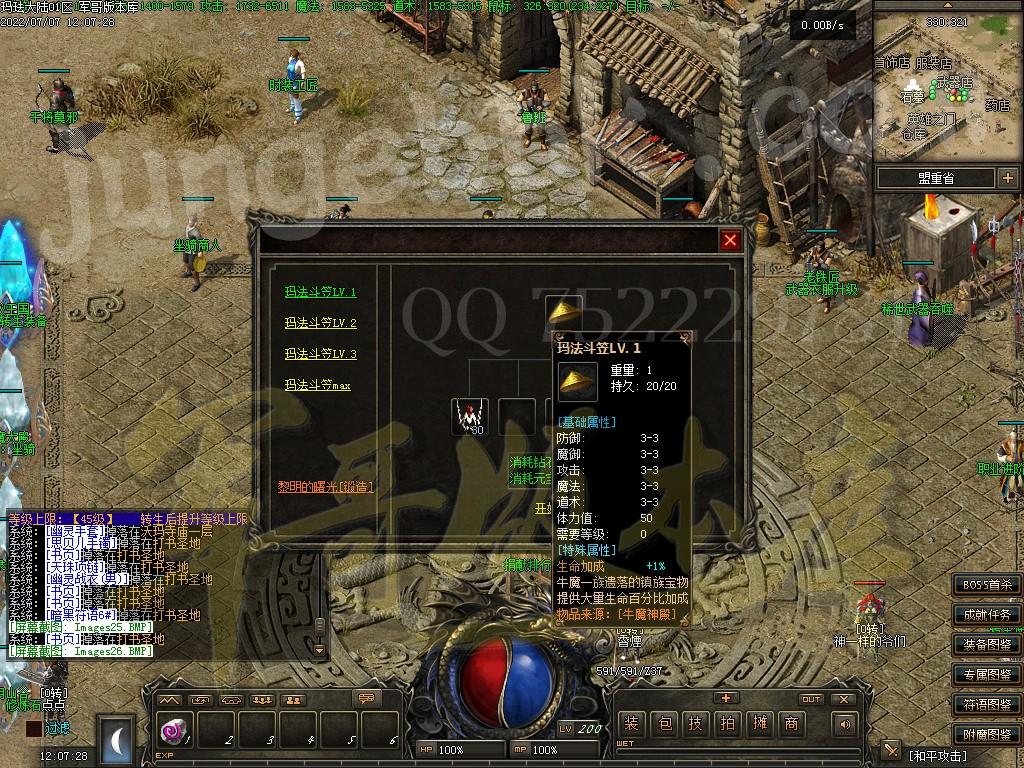Select 玛法斗笠LV.1 recipe link
Screen dimensions: 1024x768
(320, 293)
